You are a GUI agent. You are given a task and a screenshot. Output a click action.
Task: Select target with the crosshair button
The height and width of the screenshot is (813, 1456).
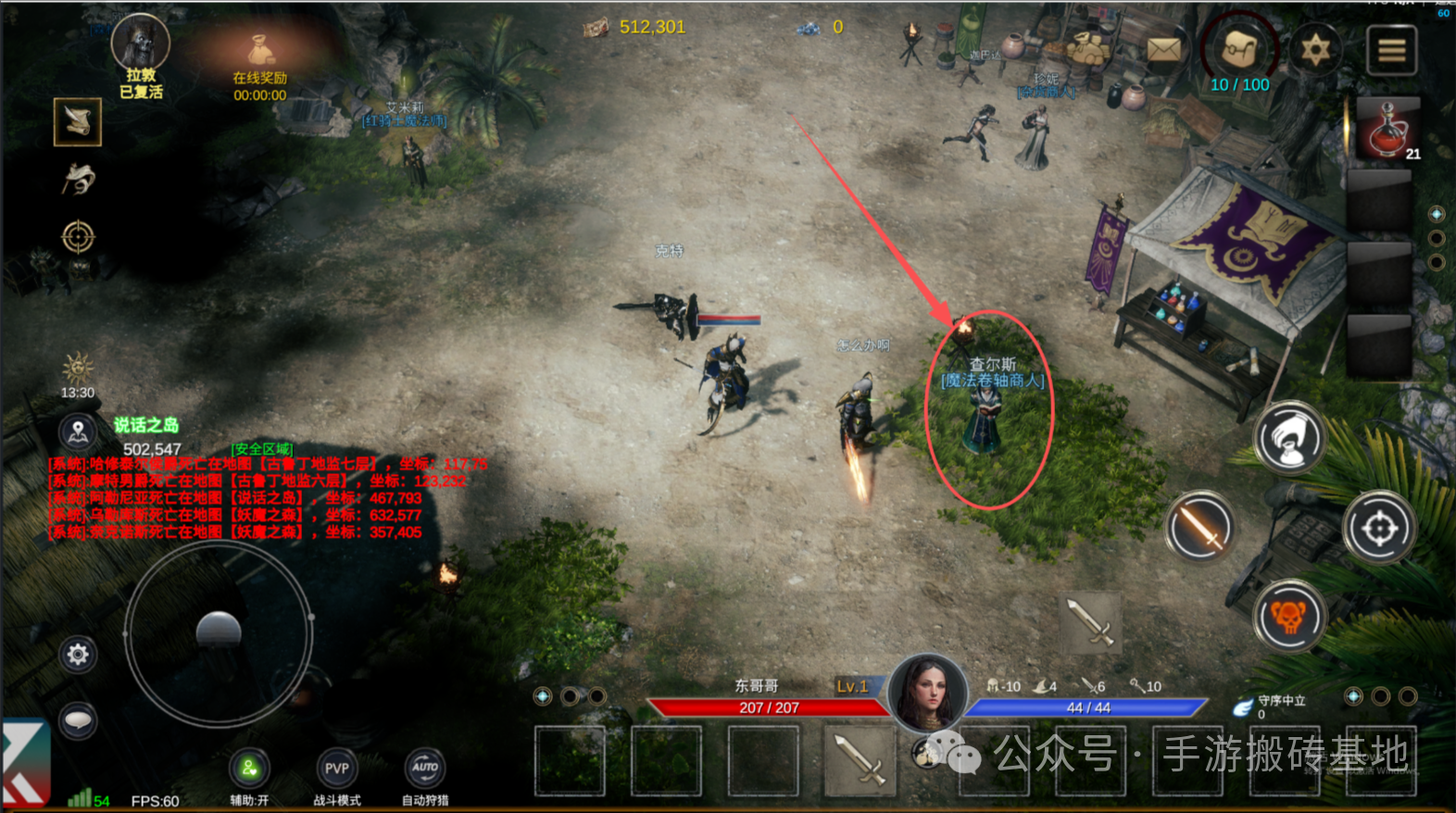(1379, 528)
